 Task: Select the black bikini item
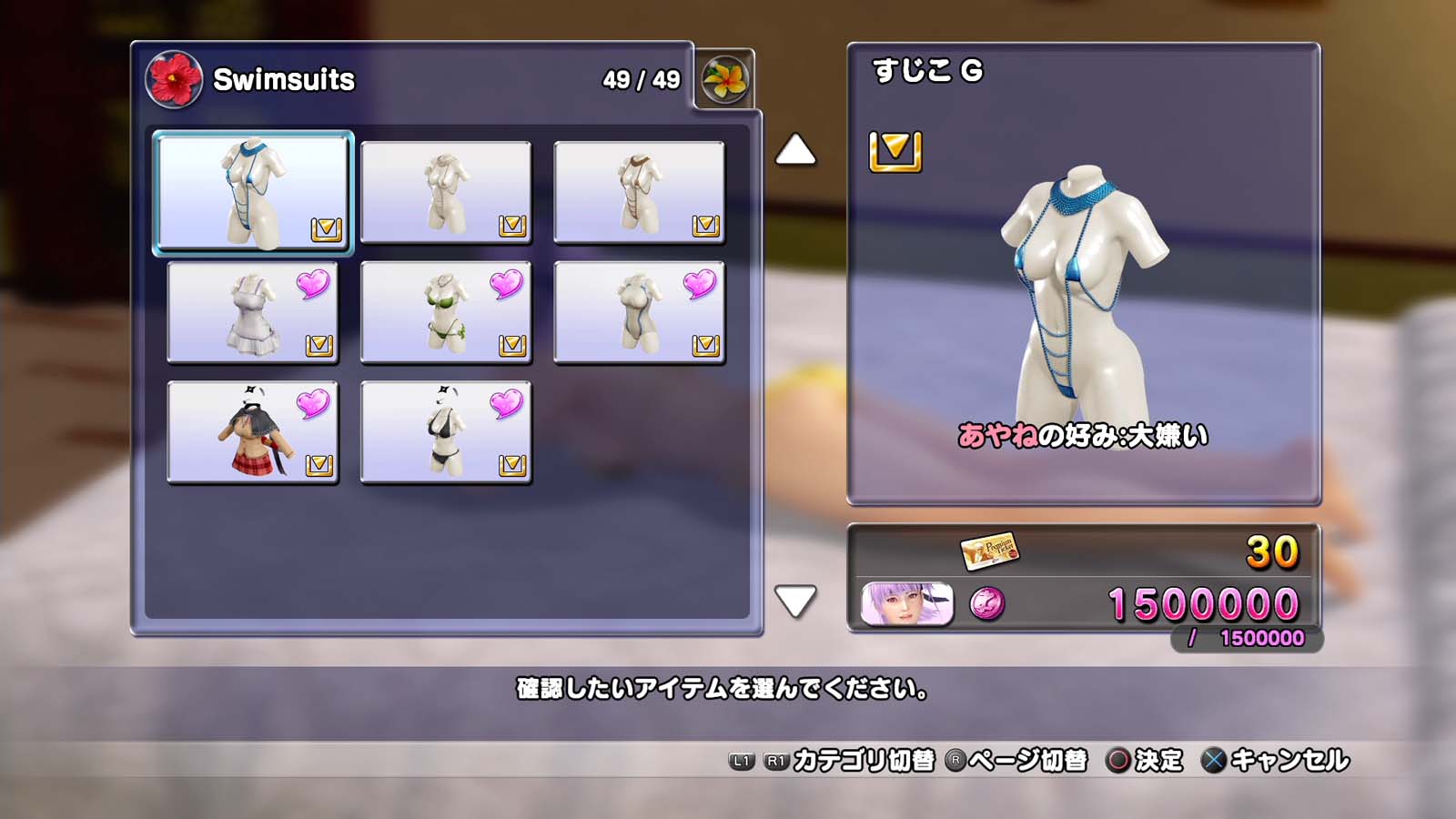446,432
